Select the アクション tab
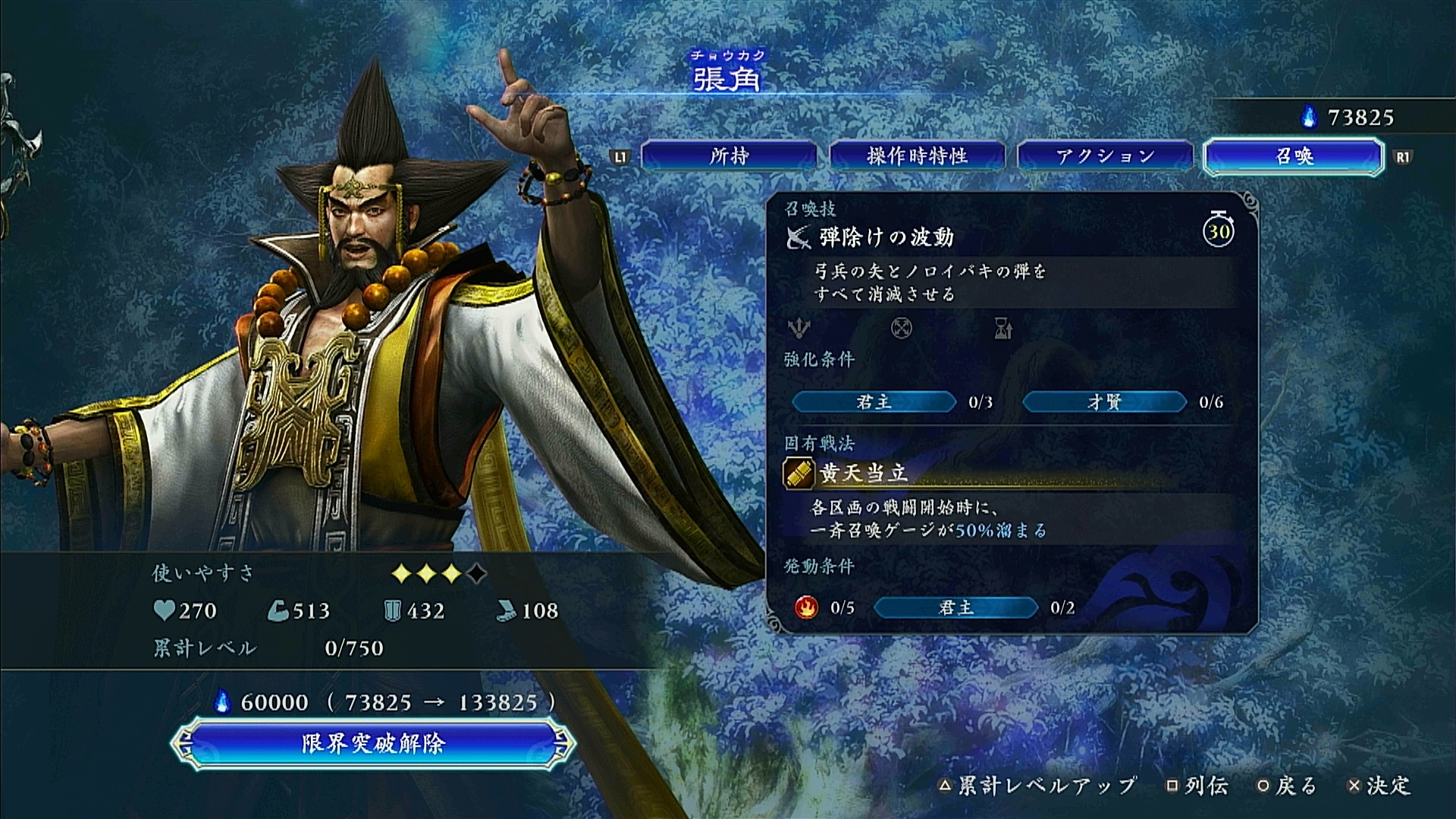Image resolution: width=1456 pixels, height=819 pixels. pos(1105,156)
